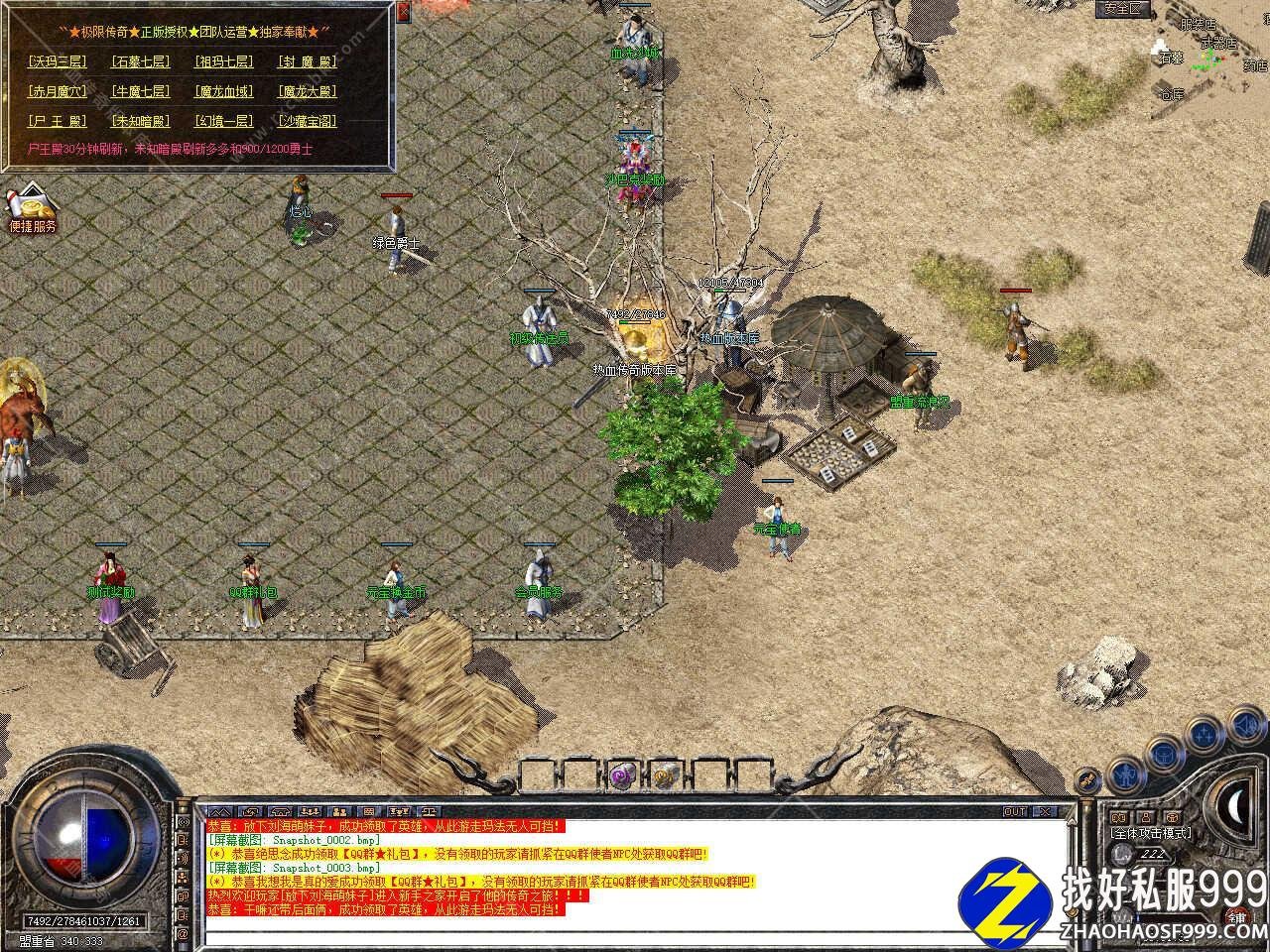Open the 沙藏宝阁 link

click(x=308, y=121)
